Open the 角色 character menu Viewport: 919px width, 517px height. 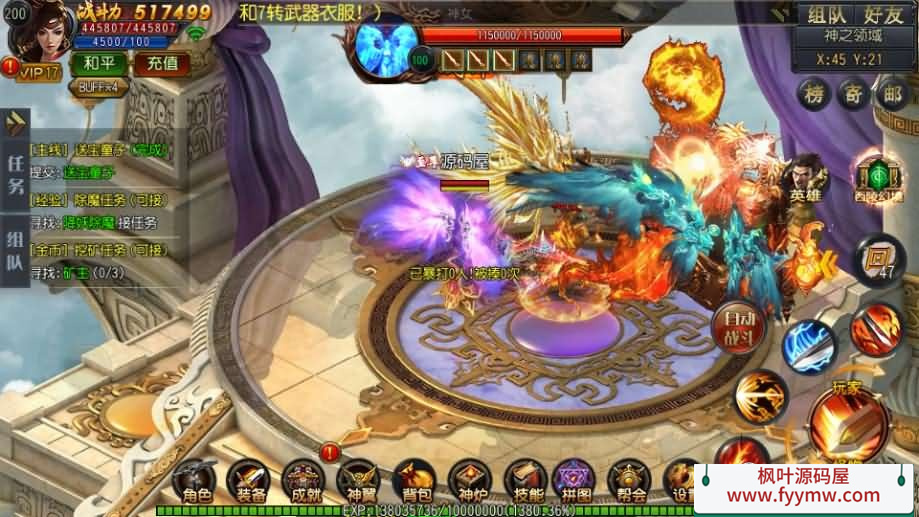point(195,481)
